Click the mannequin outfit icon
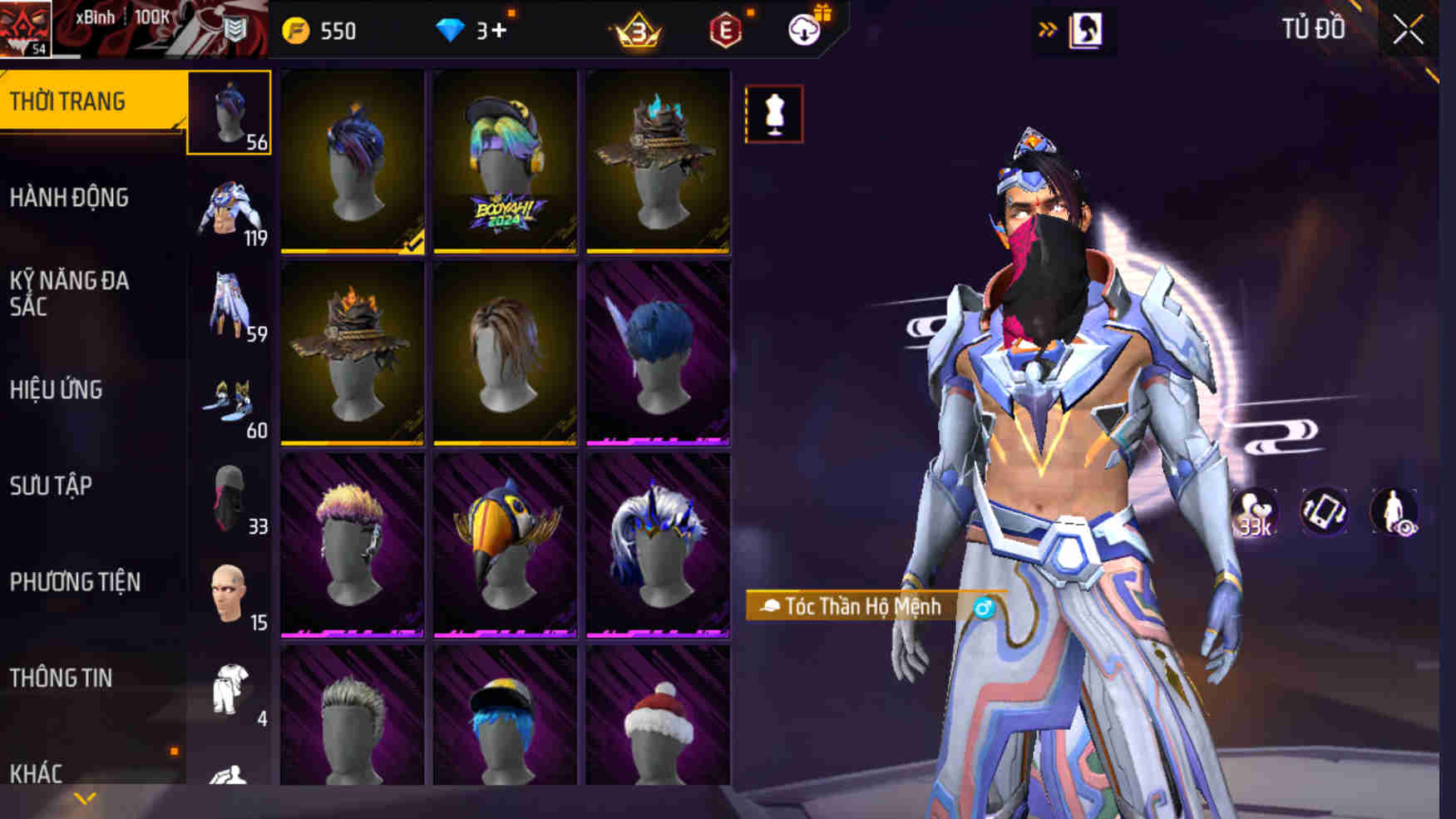 (774, 114)
